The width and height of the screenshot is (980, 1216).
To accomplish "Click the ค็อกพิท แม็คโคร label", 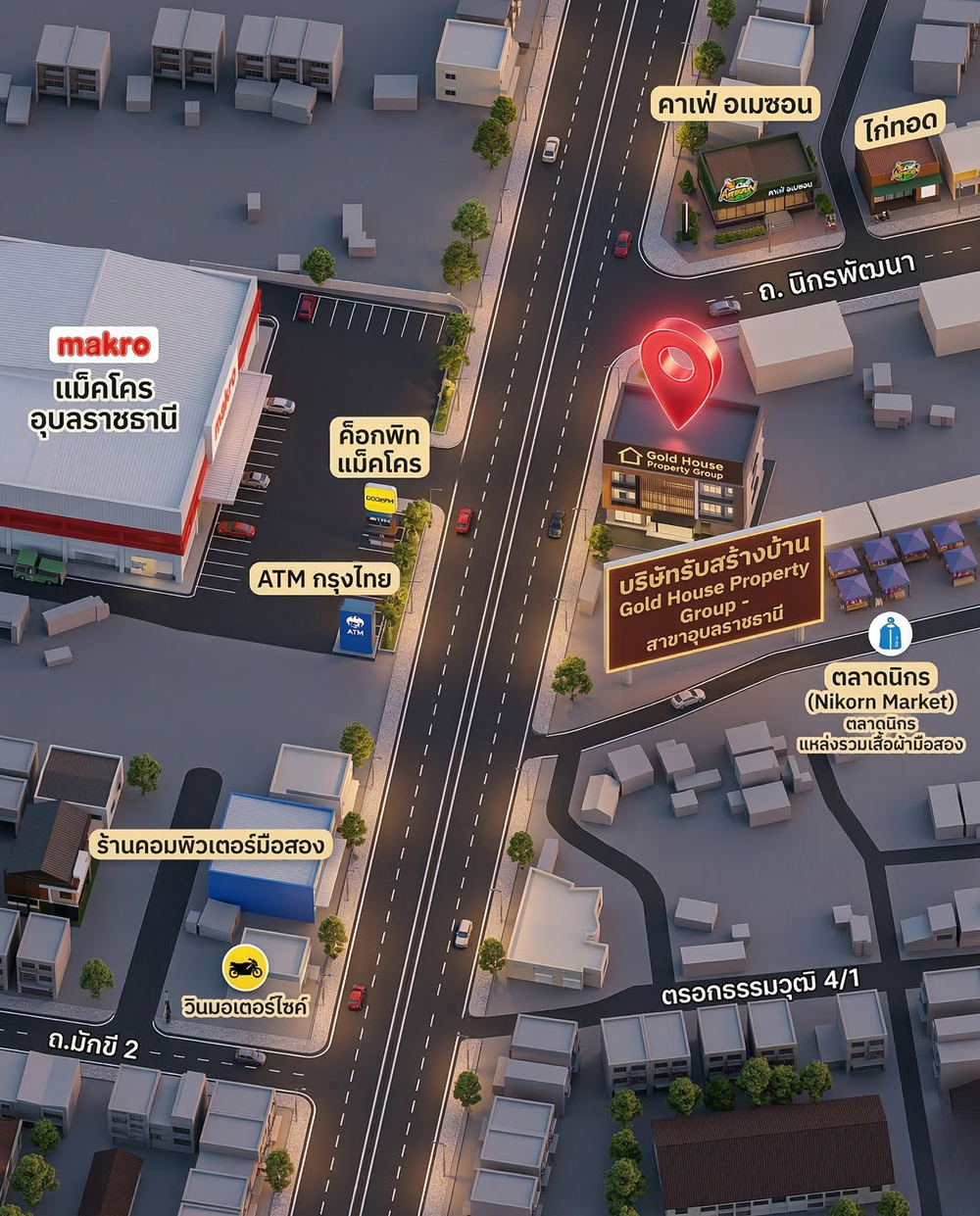I will point(379,449).
